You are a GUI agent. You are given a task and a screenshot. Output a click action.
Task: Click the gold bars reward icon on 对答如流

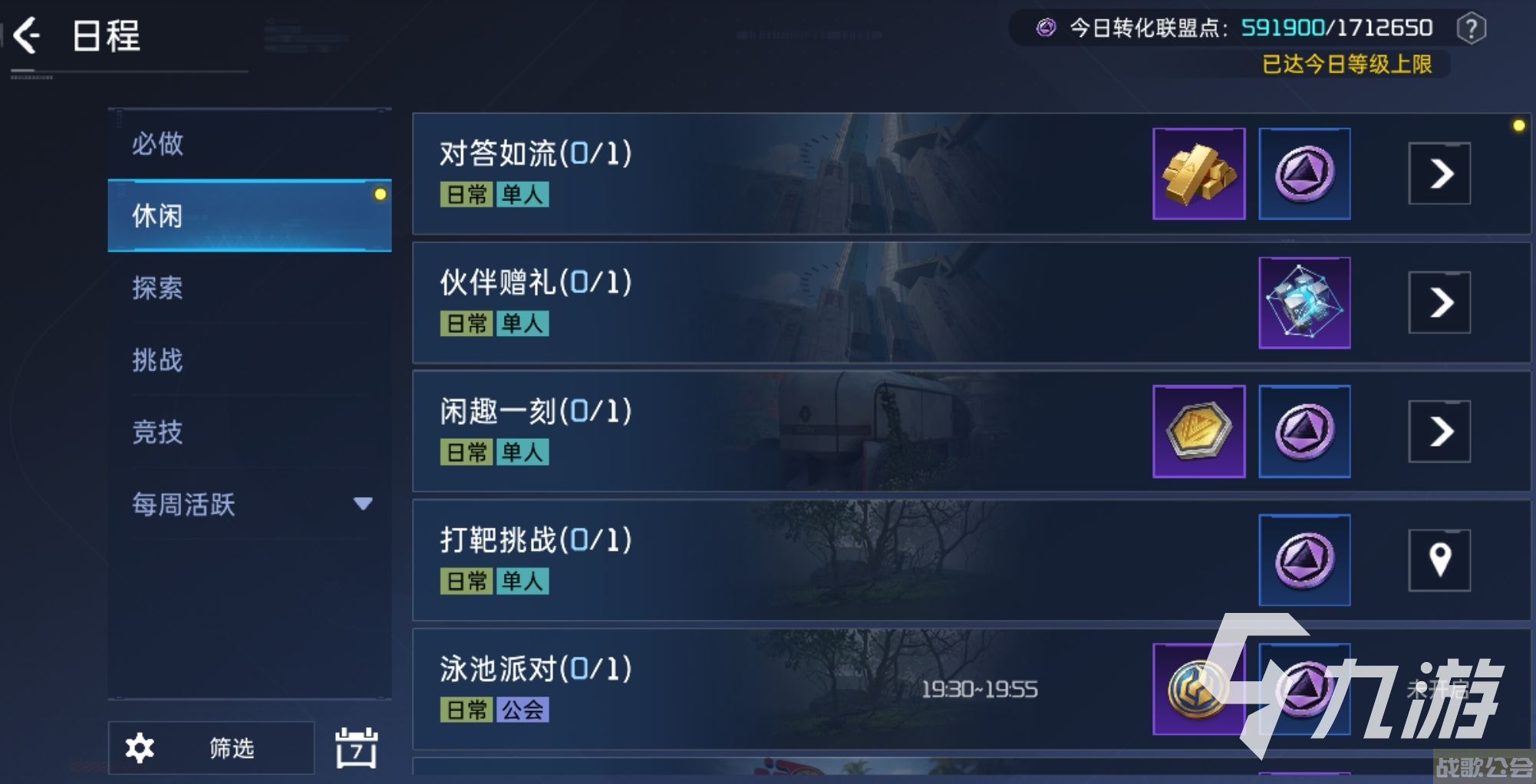click(1198, 173)
